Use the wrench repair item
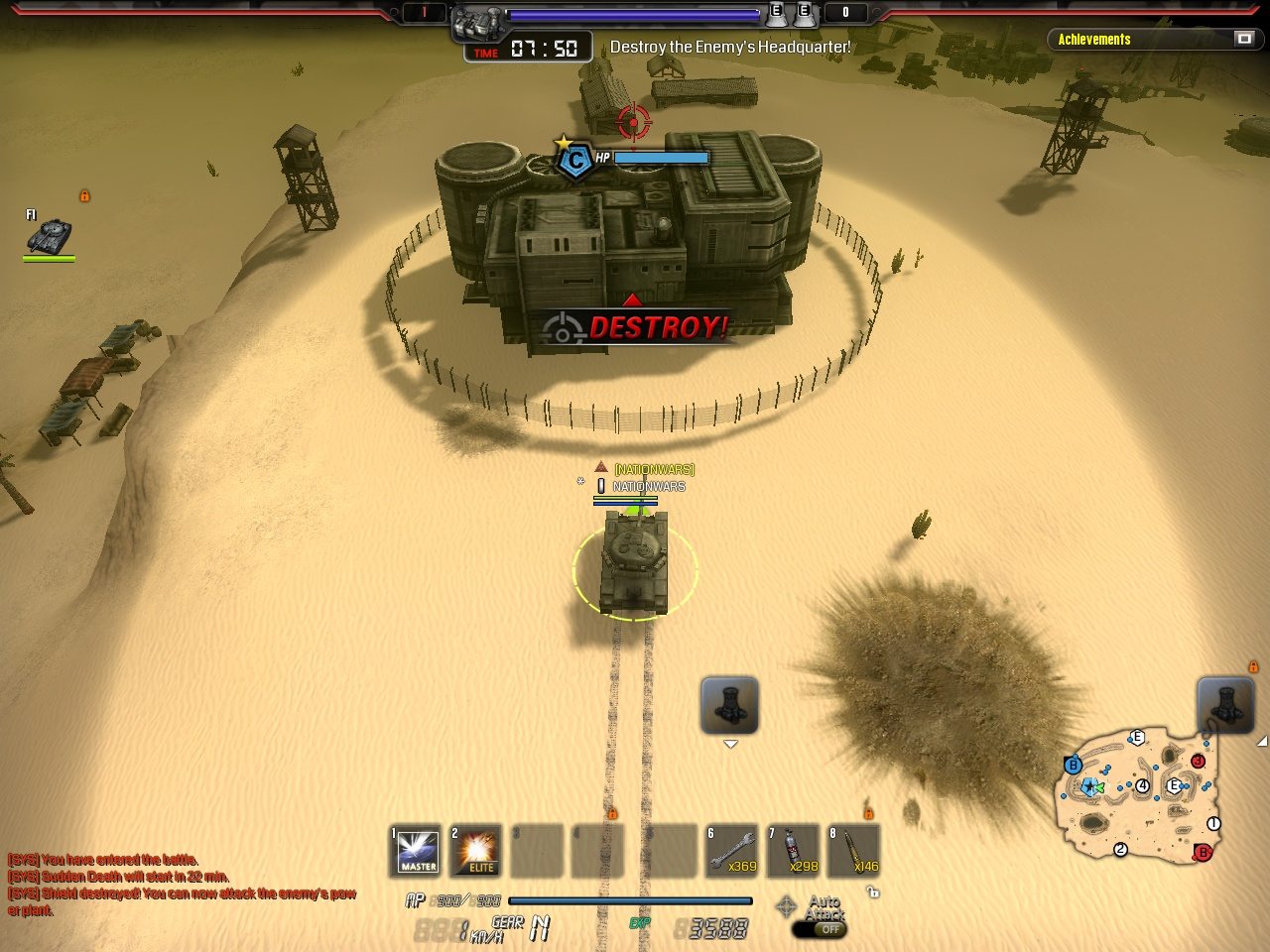Viewport: 1270px width, 952px height. point(732,851)
